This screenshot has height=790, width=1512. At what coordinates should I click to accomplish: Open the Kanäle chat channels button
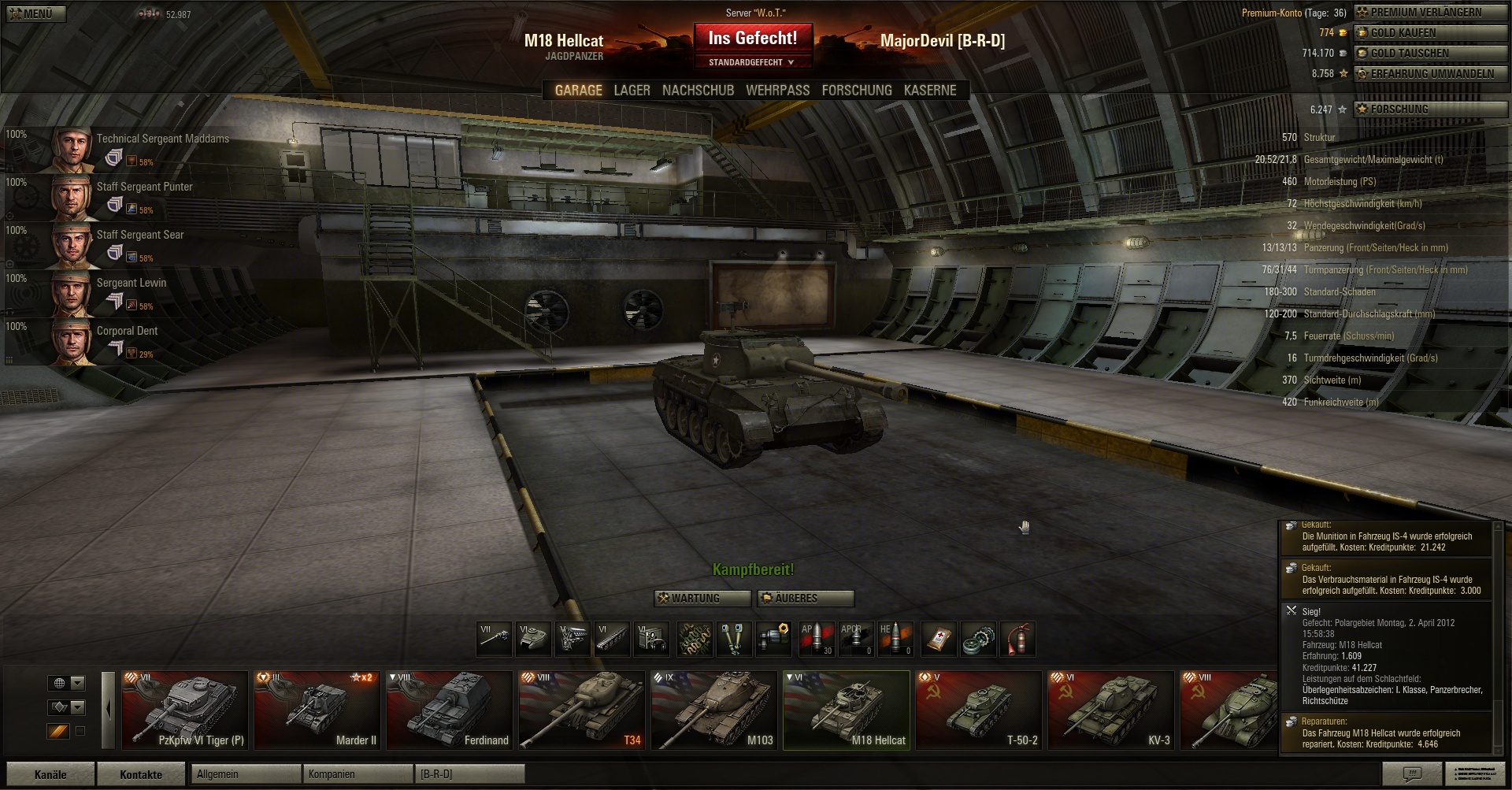point(50,774)
